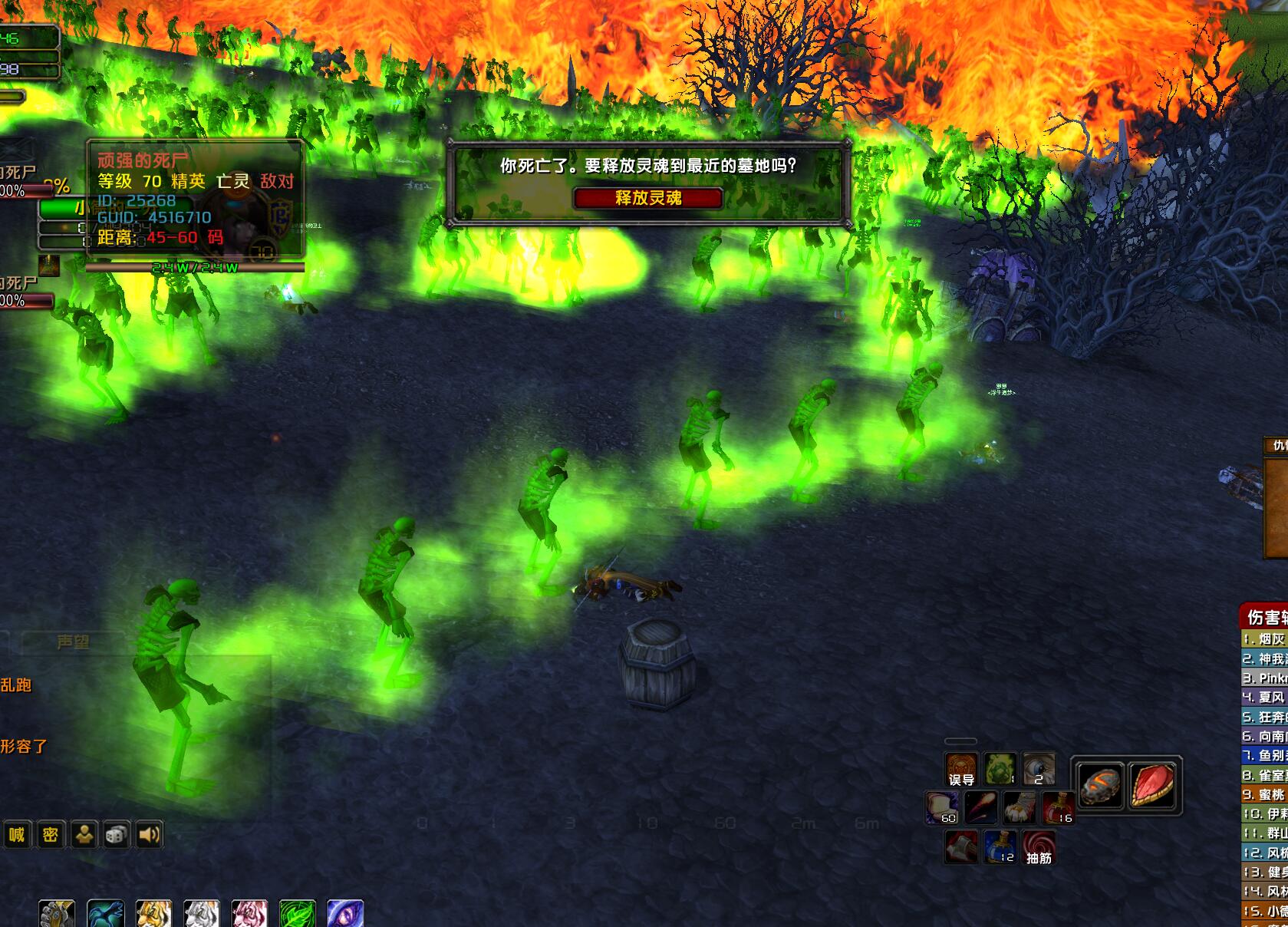Click the axe ability icon
1288x927 pixels.
tap(961, 847)
